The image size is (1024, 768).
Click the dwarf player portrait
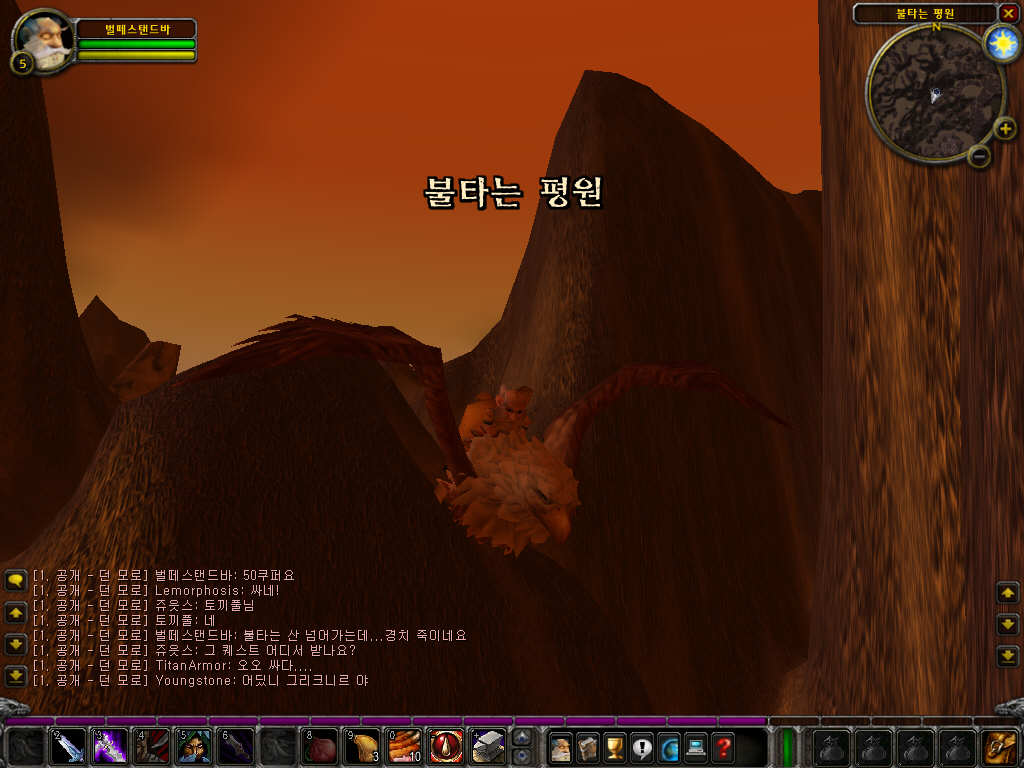[x=43, y=40]
